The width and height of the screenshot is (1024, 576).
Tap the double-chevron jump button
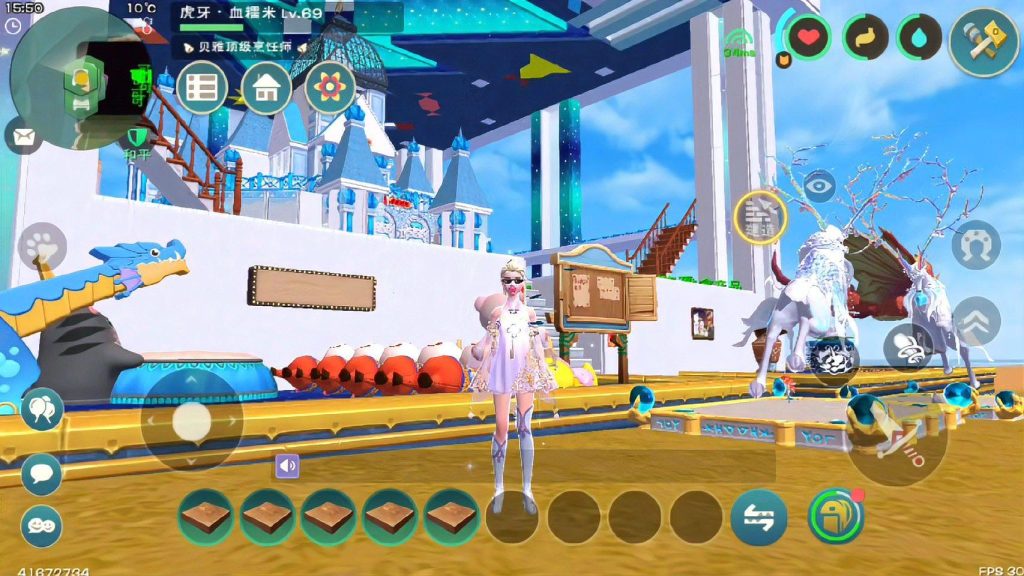976,321
